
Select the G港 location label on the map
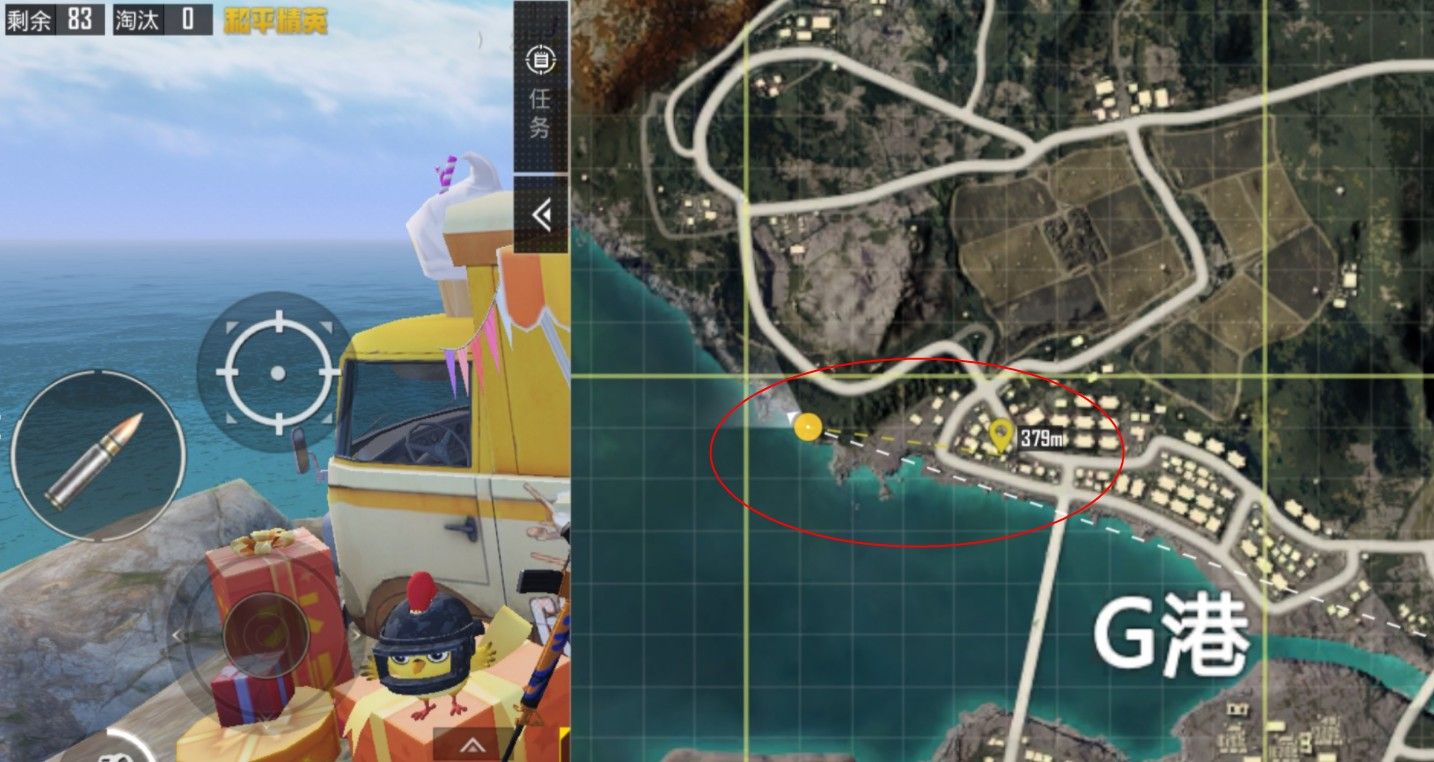click(x=1172, y=635)
